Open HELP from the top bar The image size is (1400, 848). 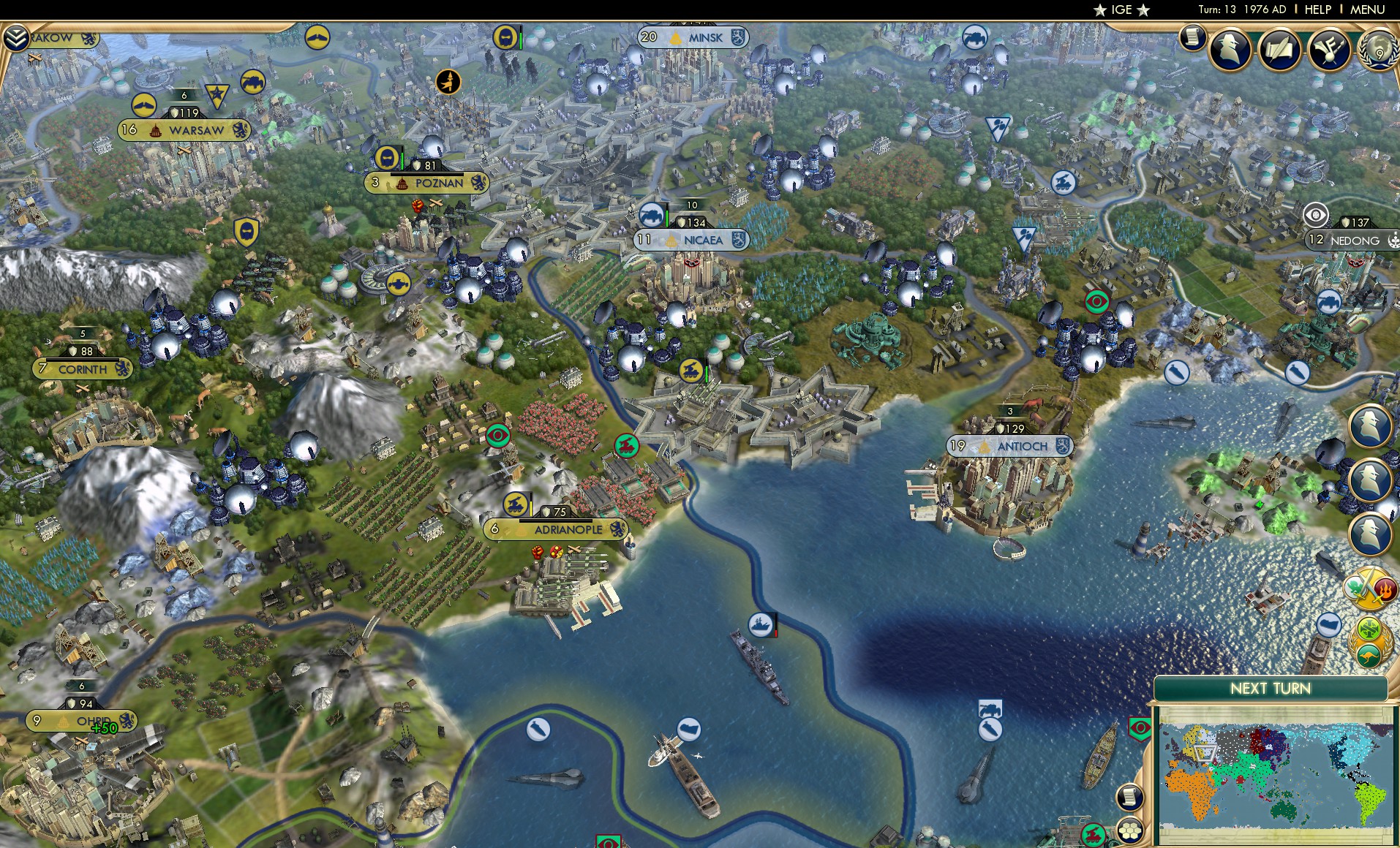coord(1317,10)
